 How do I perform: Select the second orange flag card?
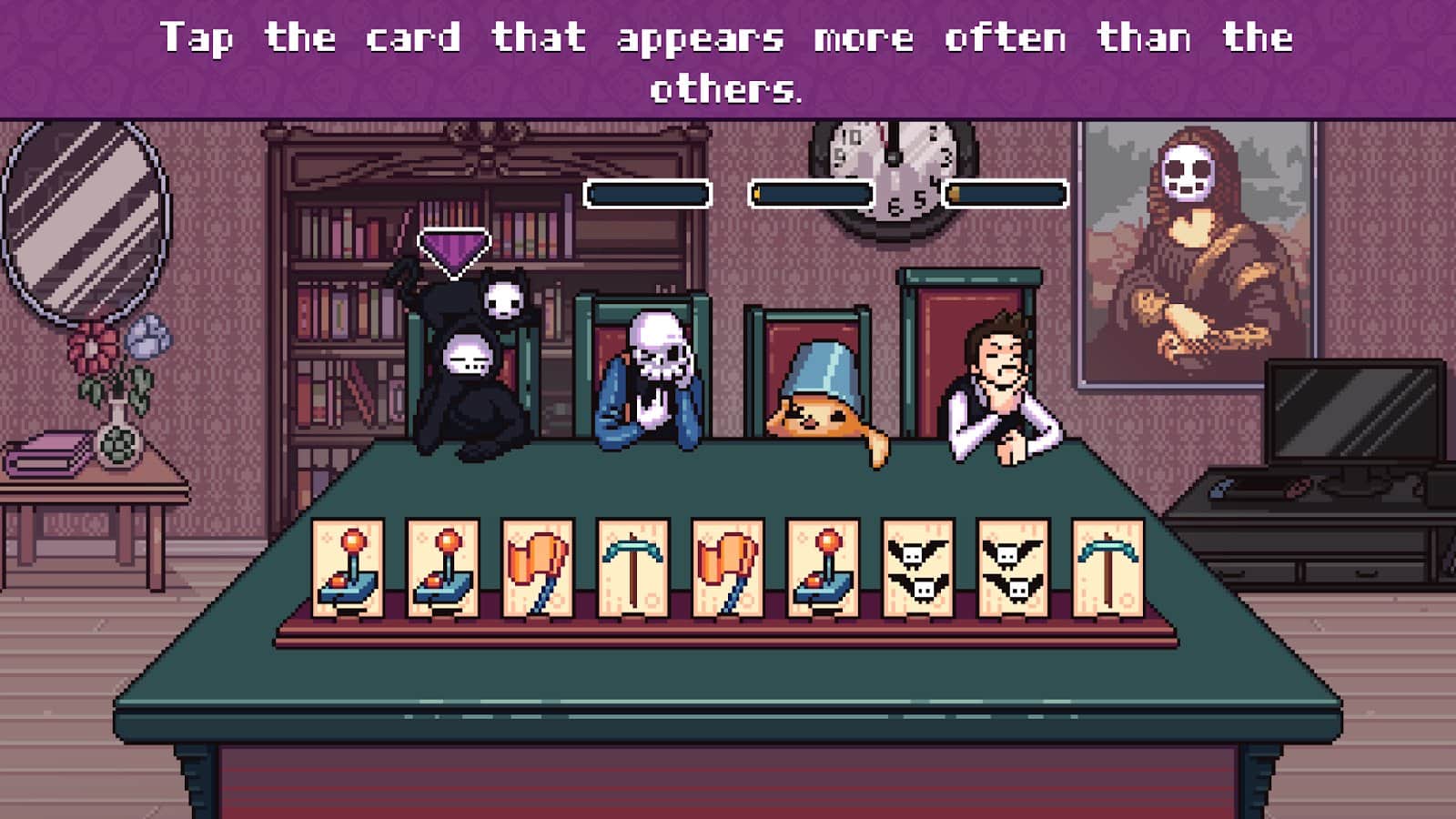pos(728,564)
